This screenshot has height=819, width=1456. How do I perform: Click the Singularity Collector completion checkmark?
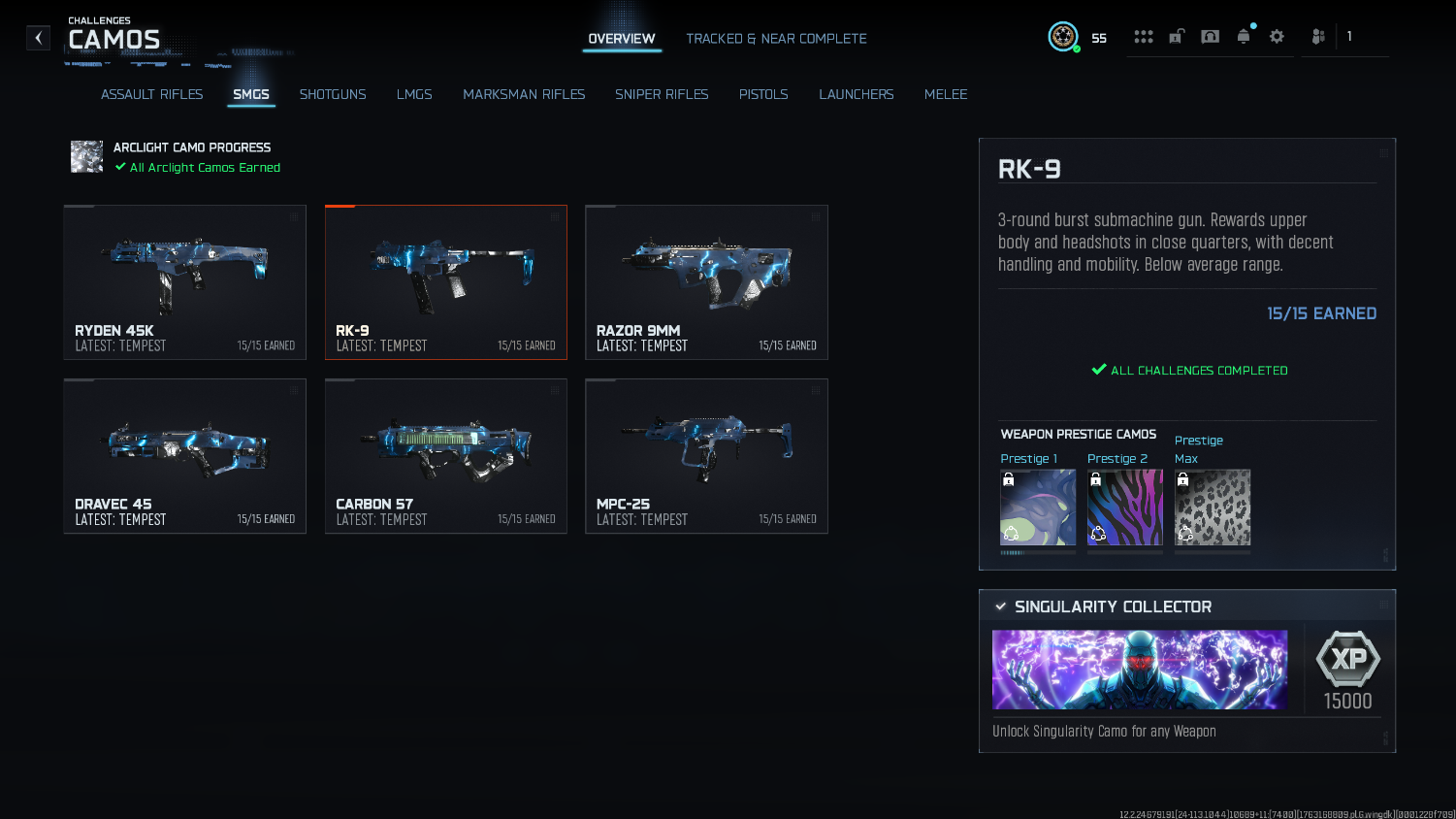1001,606
